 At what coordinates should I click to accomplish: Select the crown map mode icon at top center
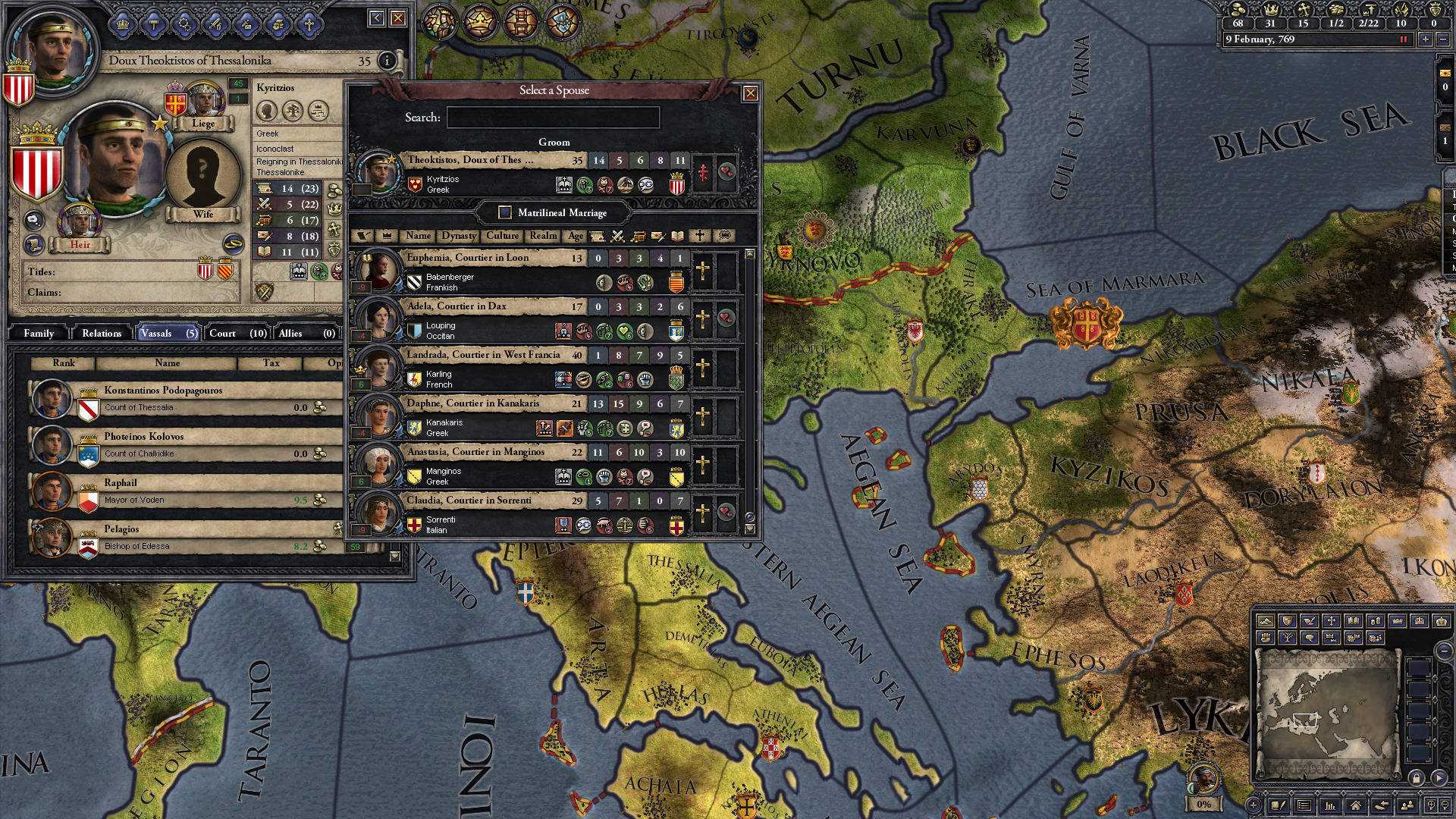[480, 22]
